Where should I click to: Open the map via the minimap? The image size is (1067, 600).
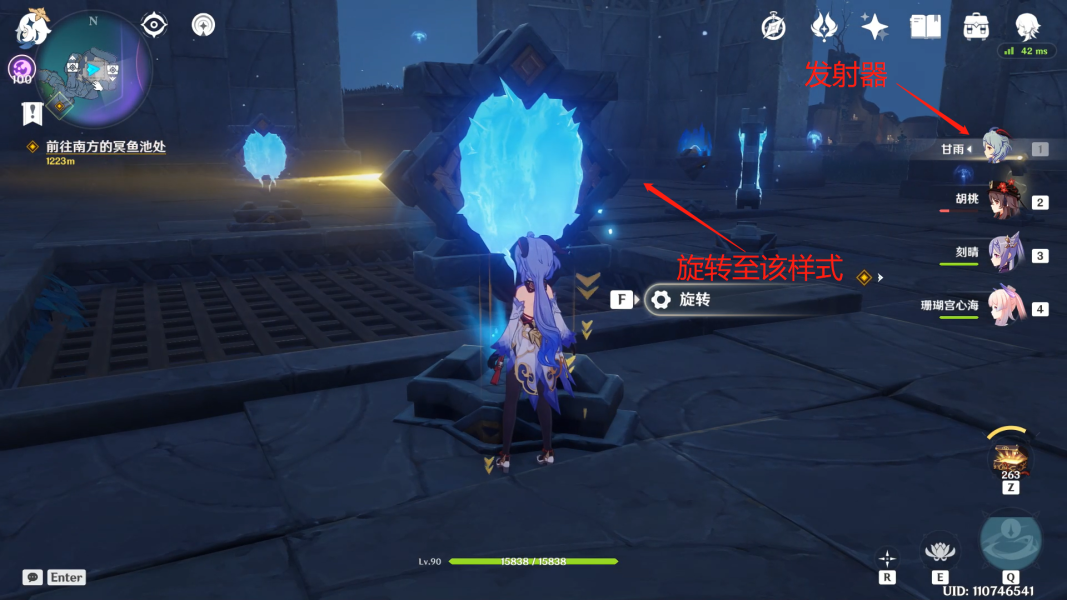point(93,70)
